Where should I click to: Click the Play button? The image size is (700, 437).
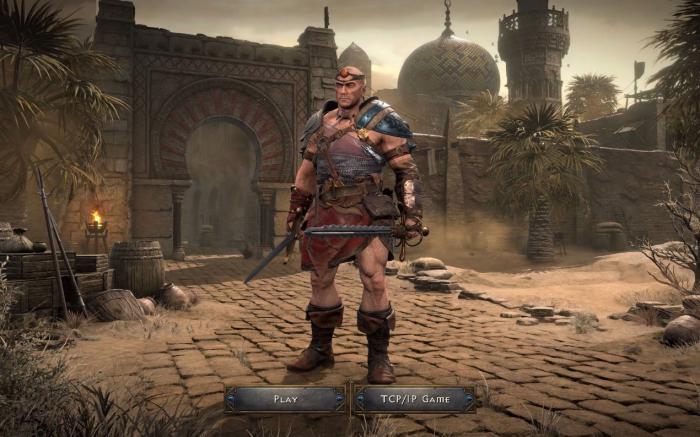[286, 399]
